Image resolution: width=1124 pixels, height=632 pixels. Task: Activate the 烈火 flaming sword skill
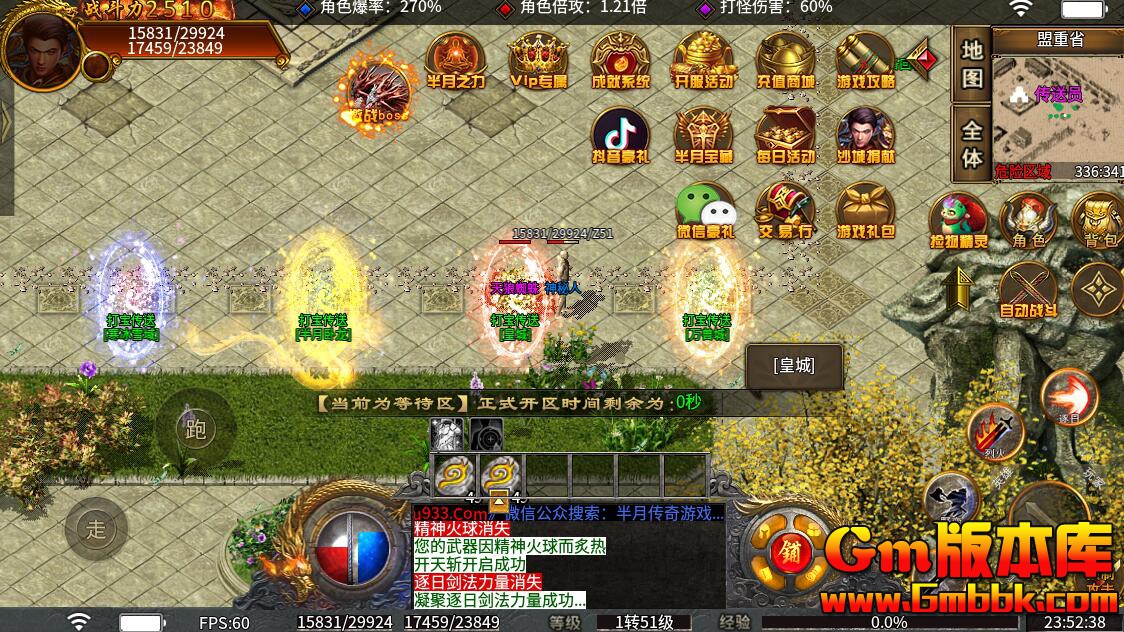click(994, 433)
